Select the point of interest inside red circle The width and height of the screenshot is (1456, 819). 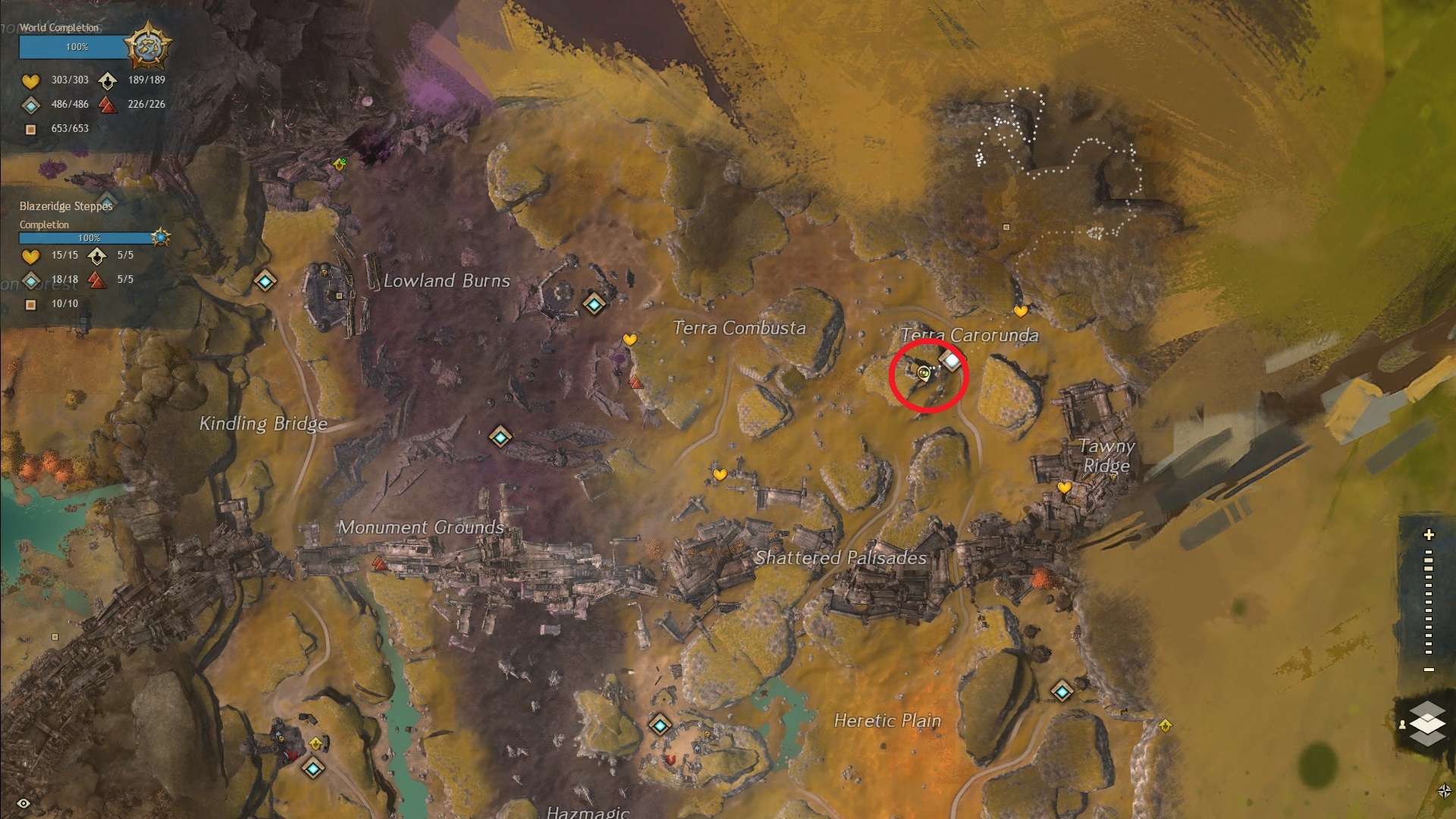tap(950, 361)
